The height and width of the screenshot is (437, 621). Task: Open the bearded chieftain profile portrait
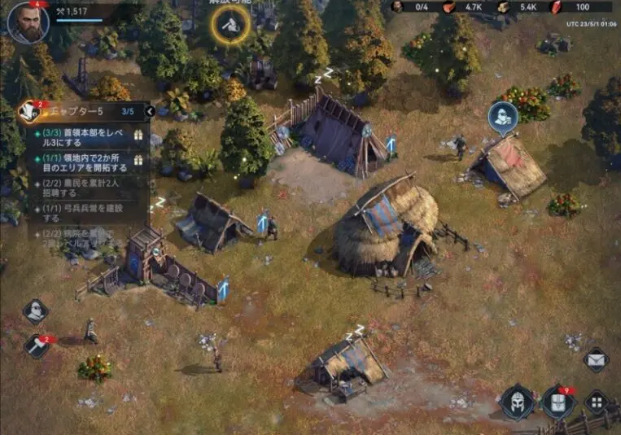click(x=28, y=24)
